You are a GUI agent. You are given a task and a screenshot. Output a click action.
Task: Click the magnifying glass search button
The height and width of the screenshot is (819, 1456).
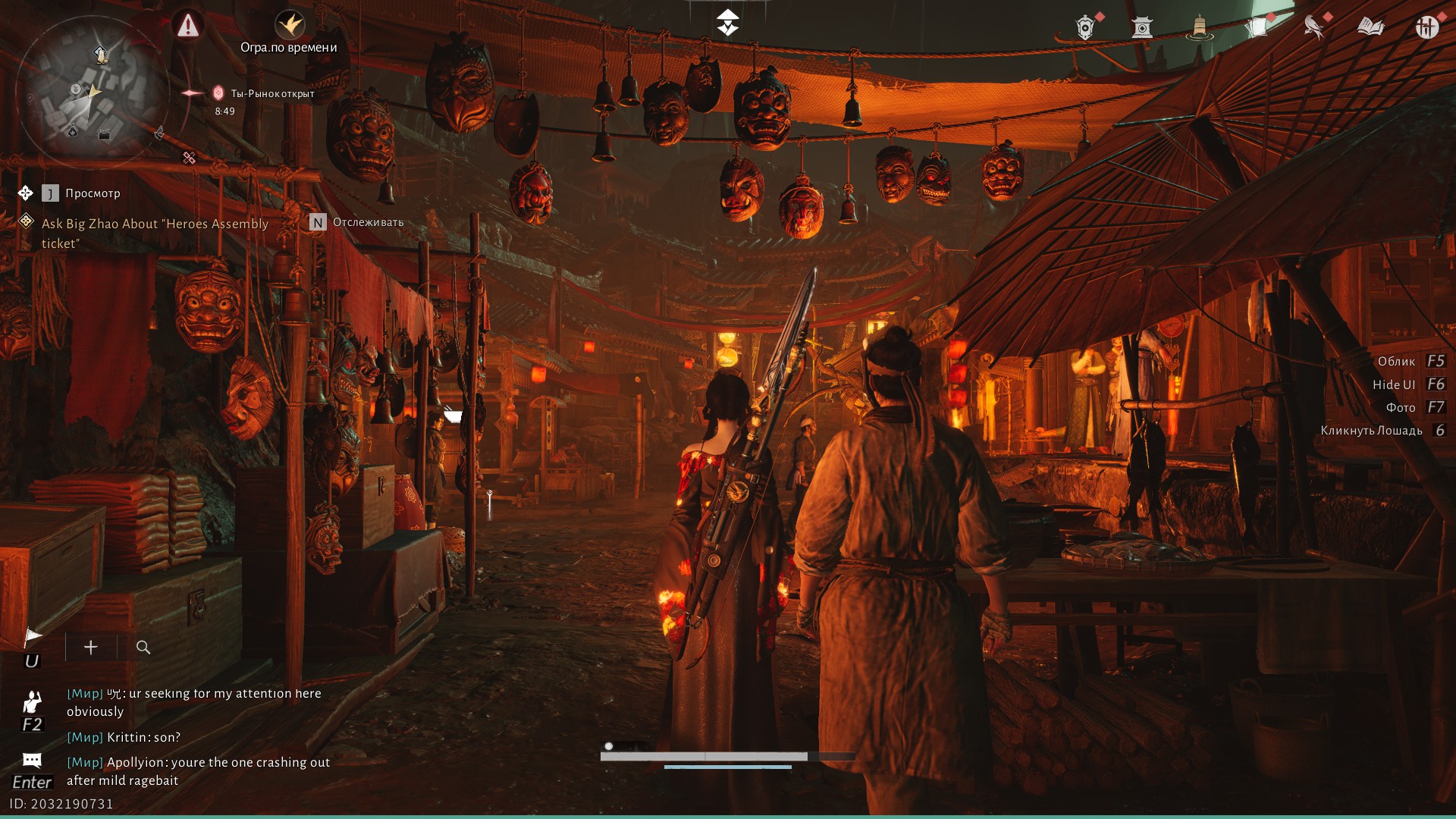(143, 647)
